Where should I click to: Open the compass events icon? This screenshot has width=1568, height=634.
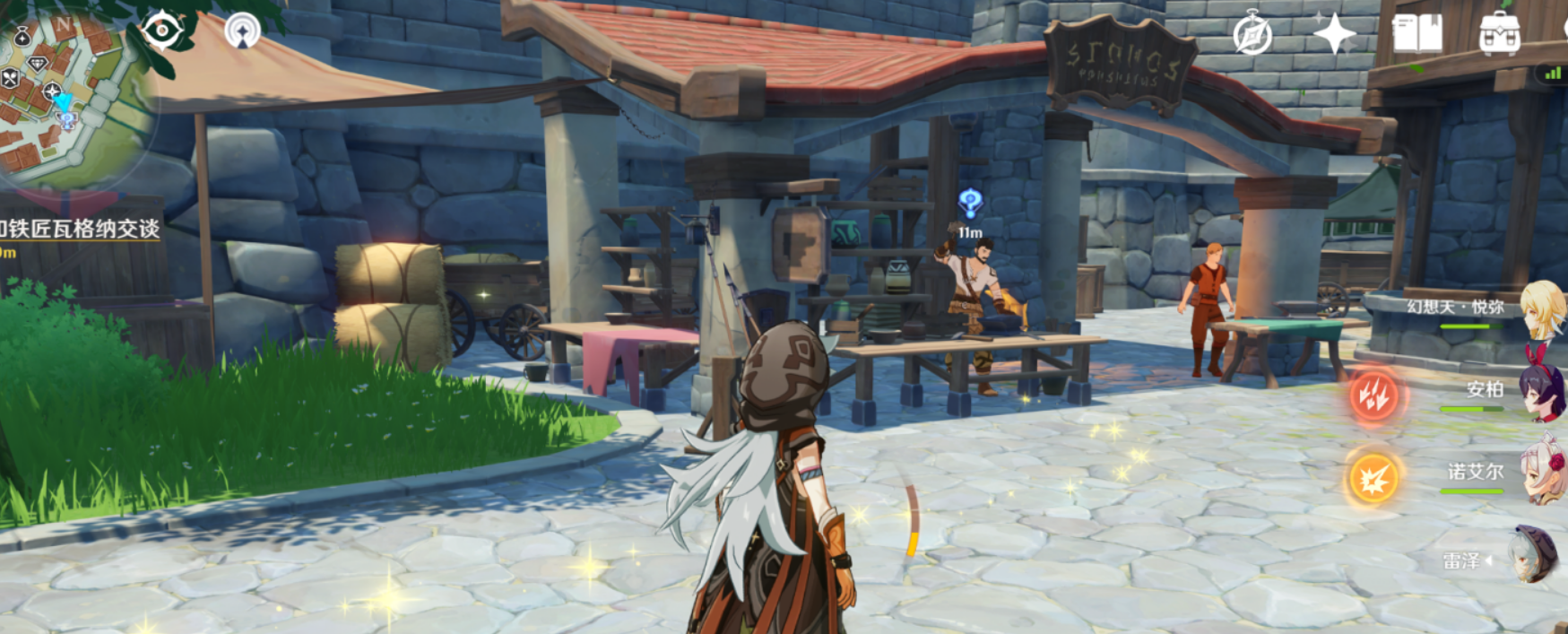click(x=1252, y=35)
